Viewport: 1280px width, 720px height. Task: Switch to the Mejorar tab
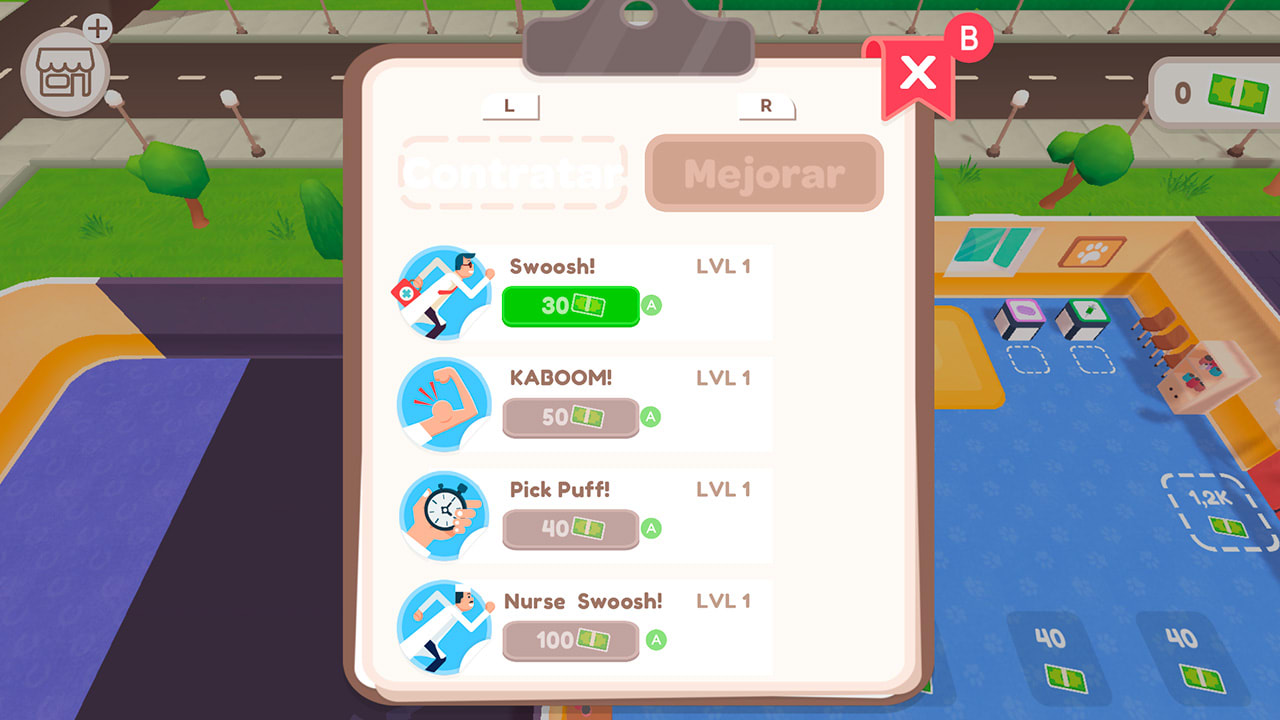[764, 172]
